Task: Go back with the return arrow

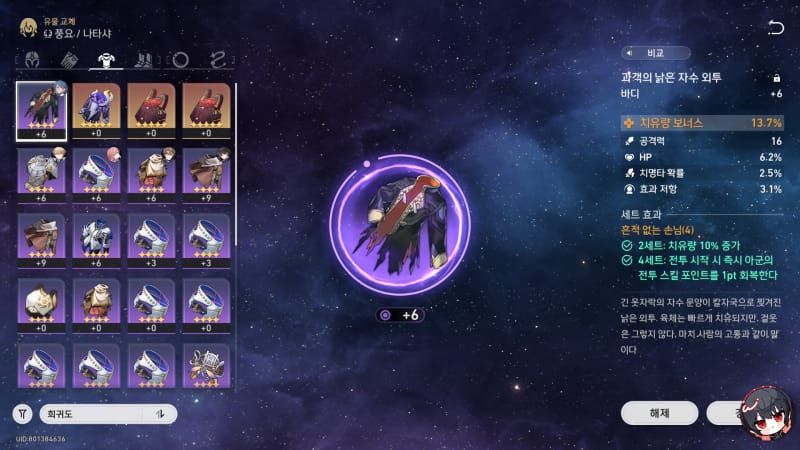Action: click(x=775, y=27)
